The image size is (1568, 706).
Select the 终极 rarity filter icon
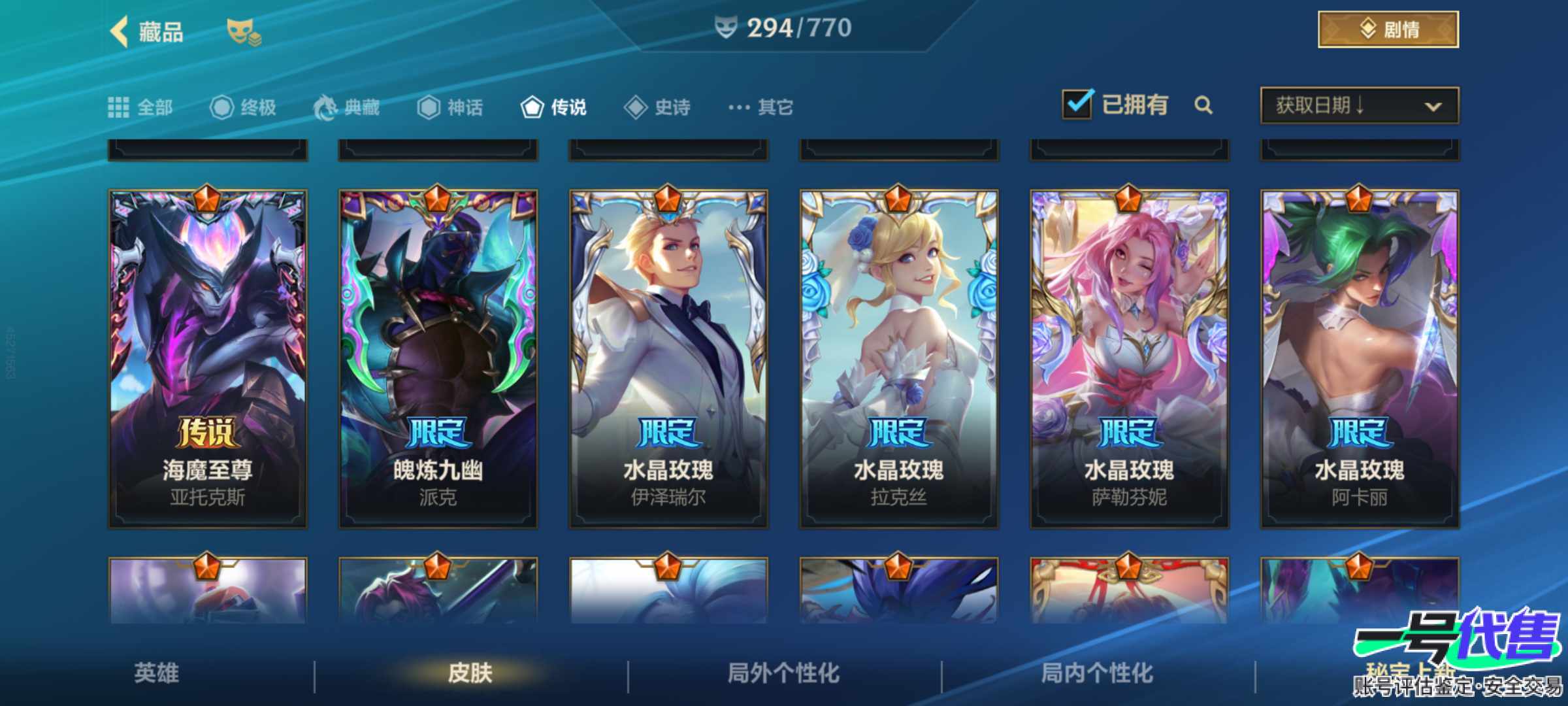pos(221,108)
